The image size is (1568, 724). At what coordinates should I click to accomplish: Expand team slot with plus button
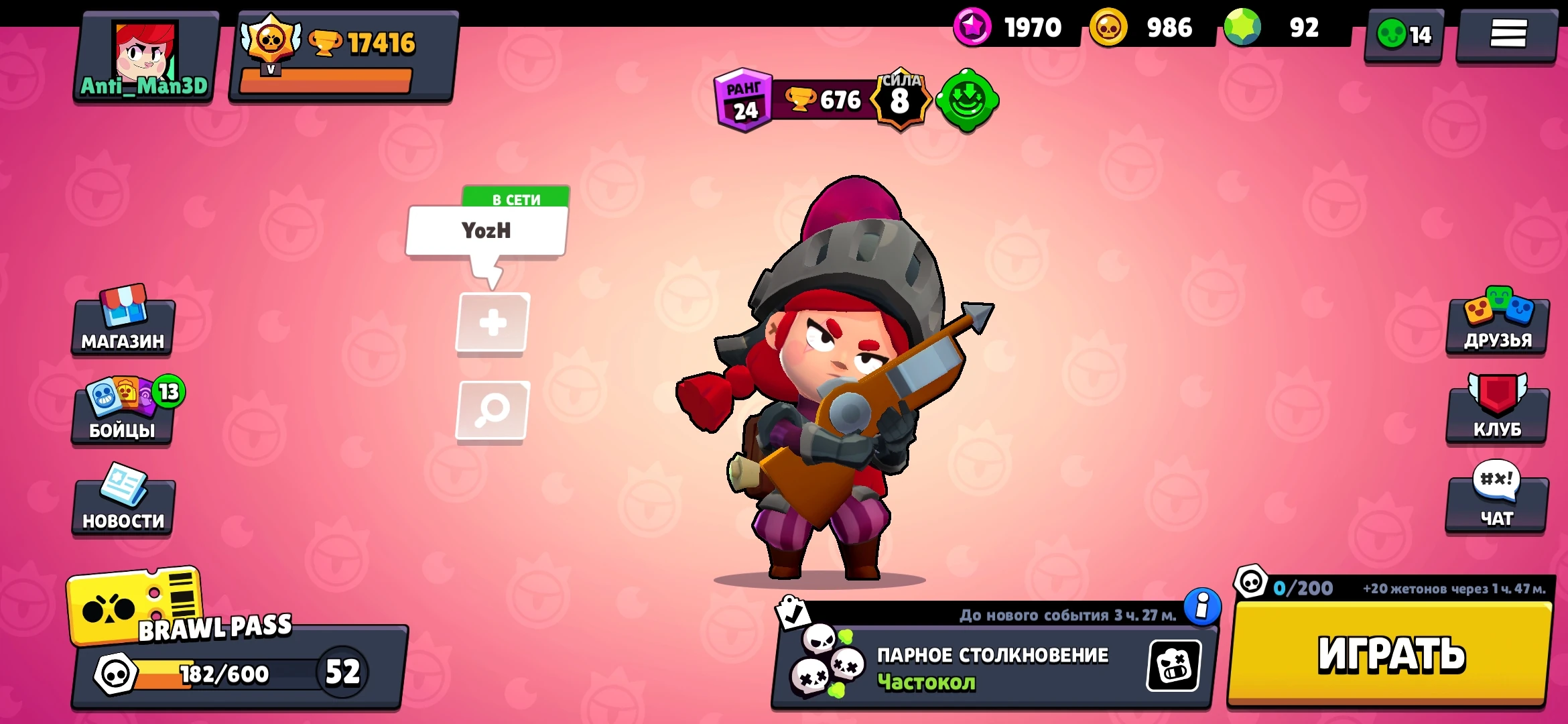click(x=494, y=322)
